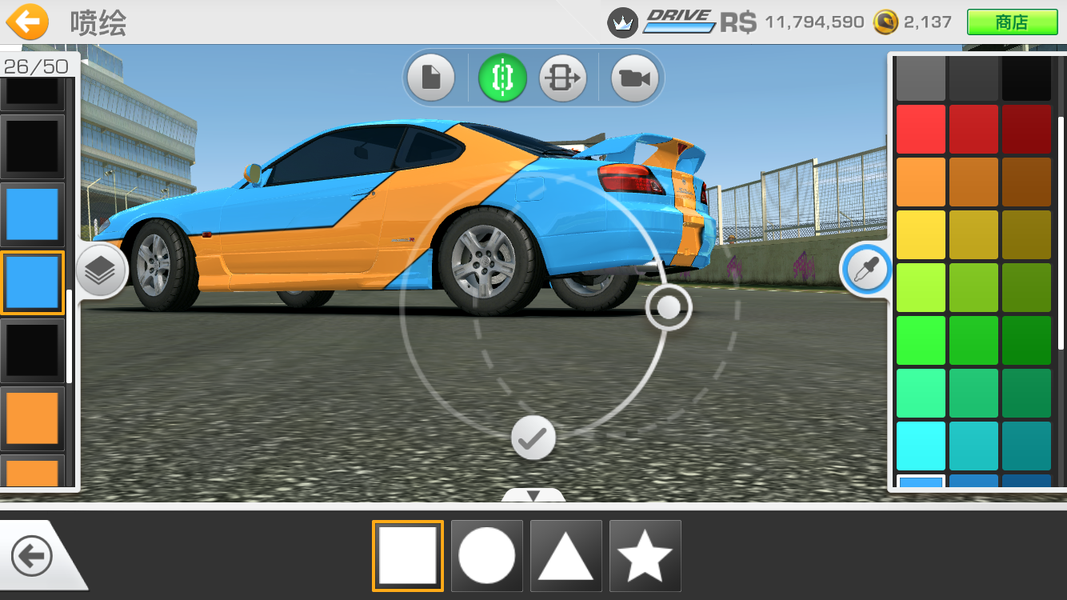Choose the square shape
This screenshot has width=1067, height=600.
click(x=407, y=556)
